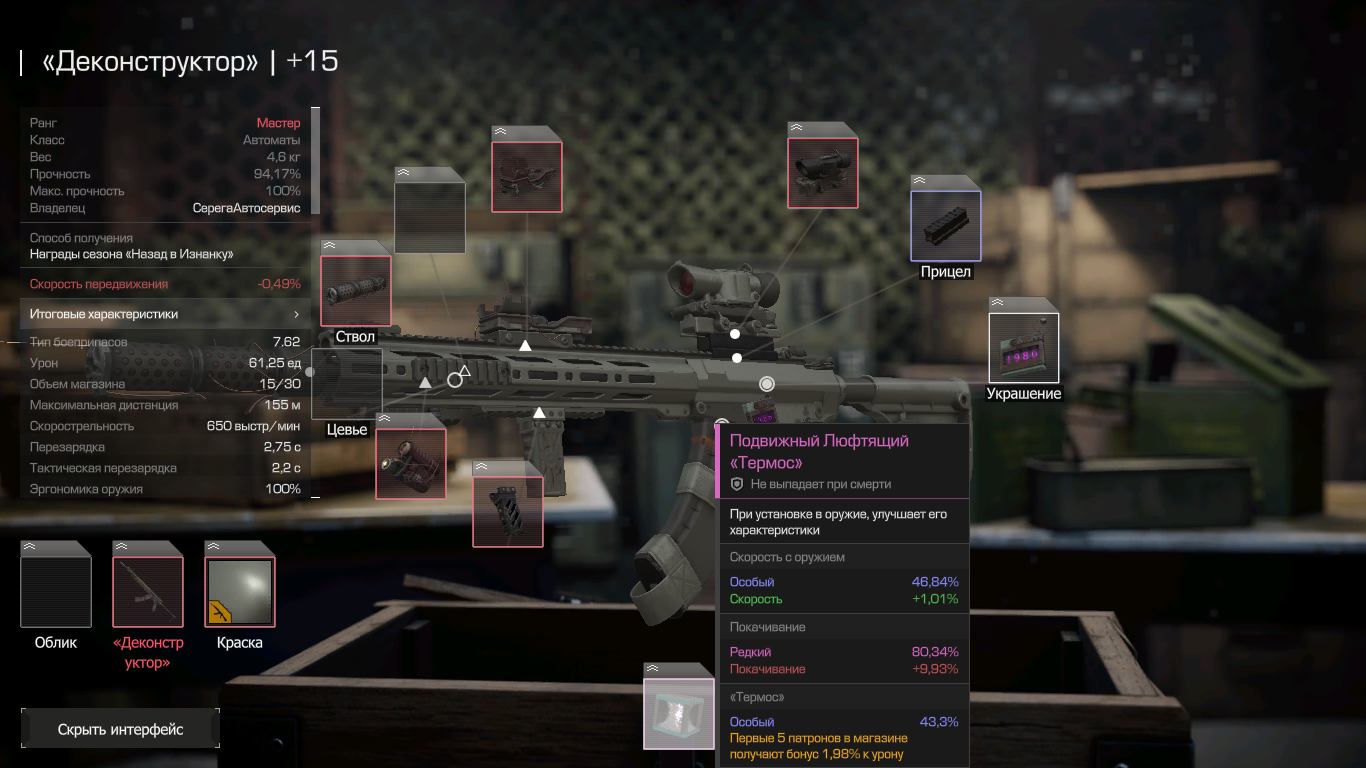Click the round attachment point on receiver
Image resolution: width=1366 pixels, height=768 pixels.
pyautogui.click(x=767, y=384)
